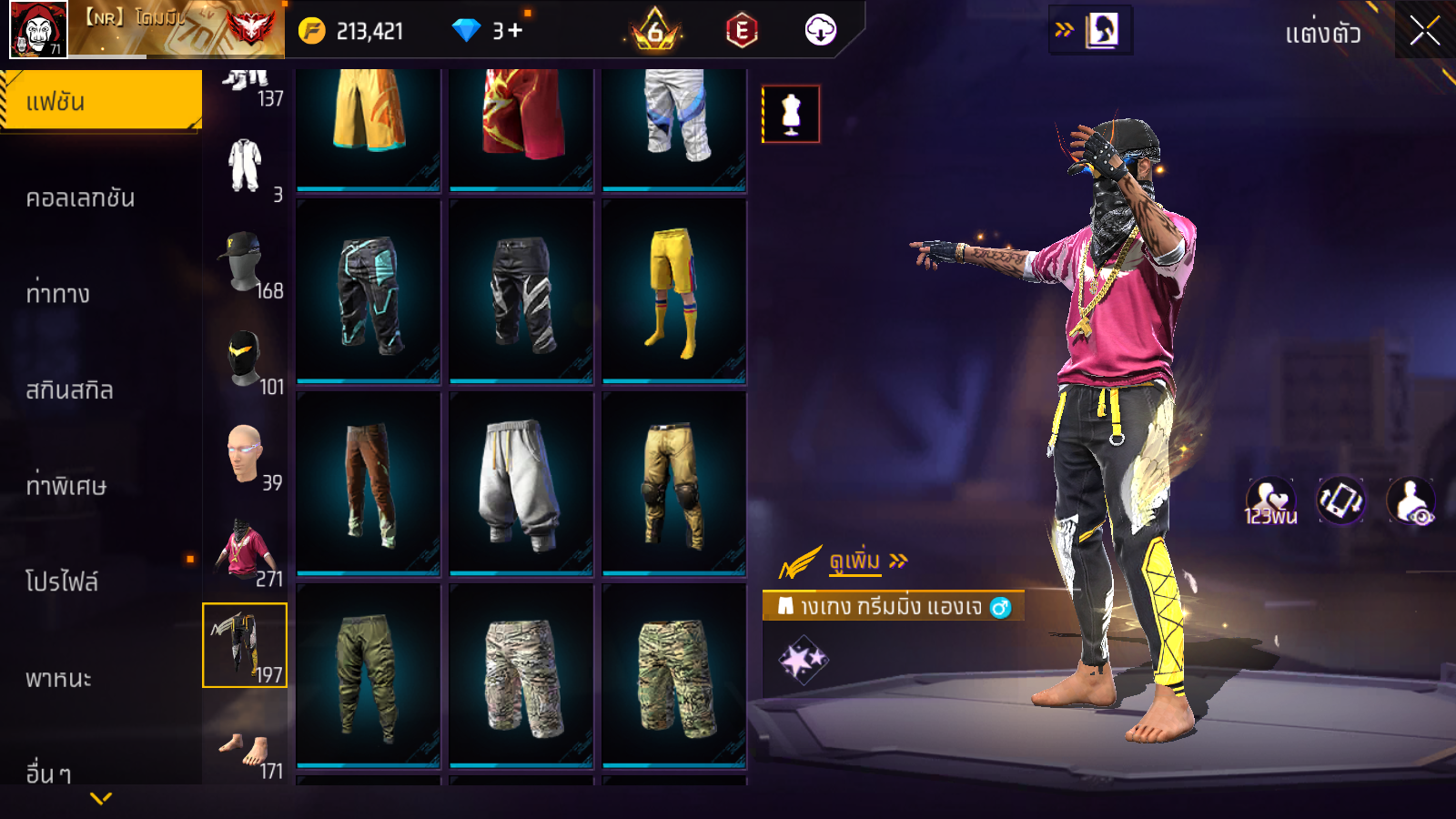Switch to the พาหนะ vehicles tab
Screen dimensions: 1456x819
point(59,679)
